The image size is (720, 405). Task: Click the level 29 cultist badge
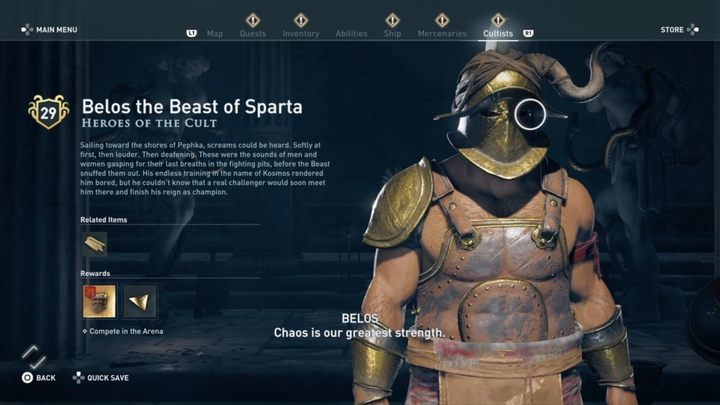coord(48,112)
